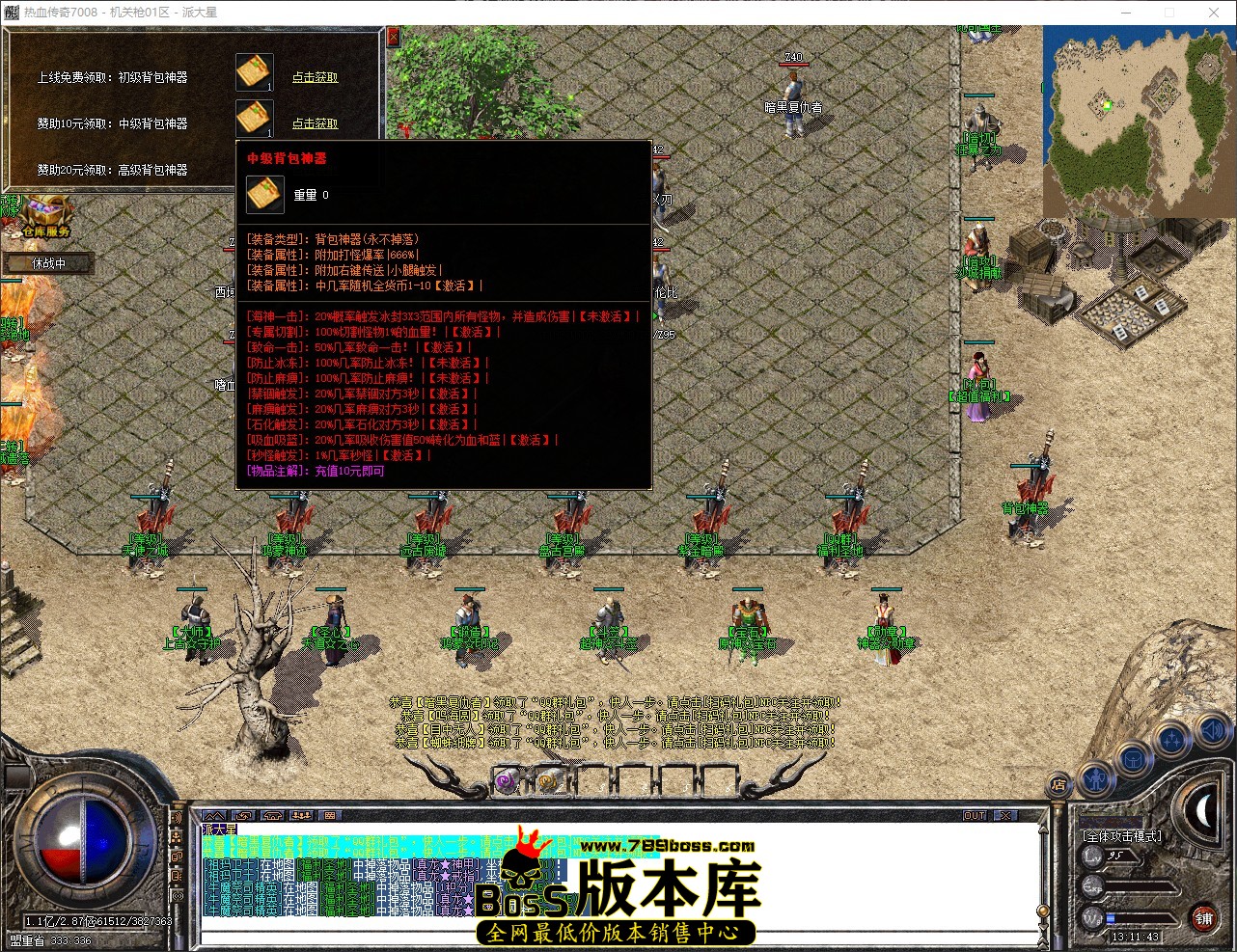This screenshot has height=952, width=1237.
Task: Claim 初级背包神器 via 点击领取 link
Action: coord(315,78)
